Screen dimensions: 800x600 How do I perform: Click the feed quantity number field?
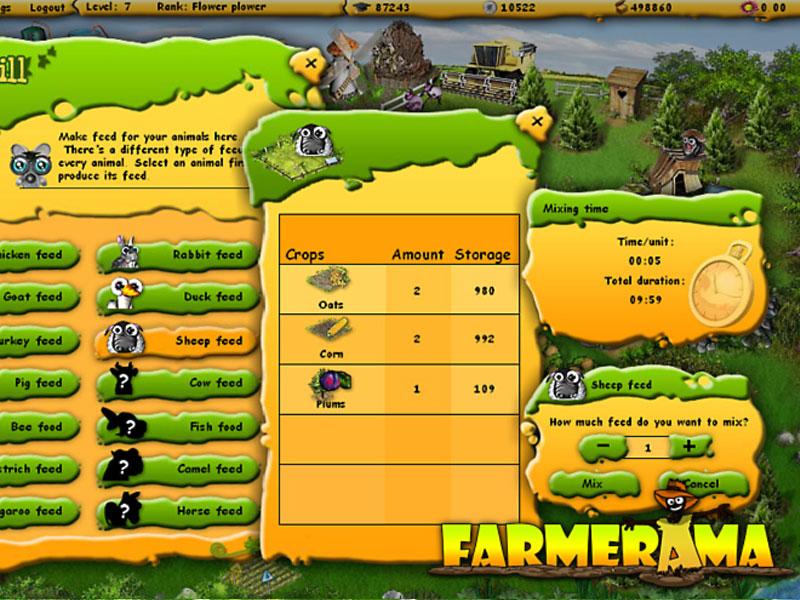coord(646,448)
